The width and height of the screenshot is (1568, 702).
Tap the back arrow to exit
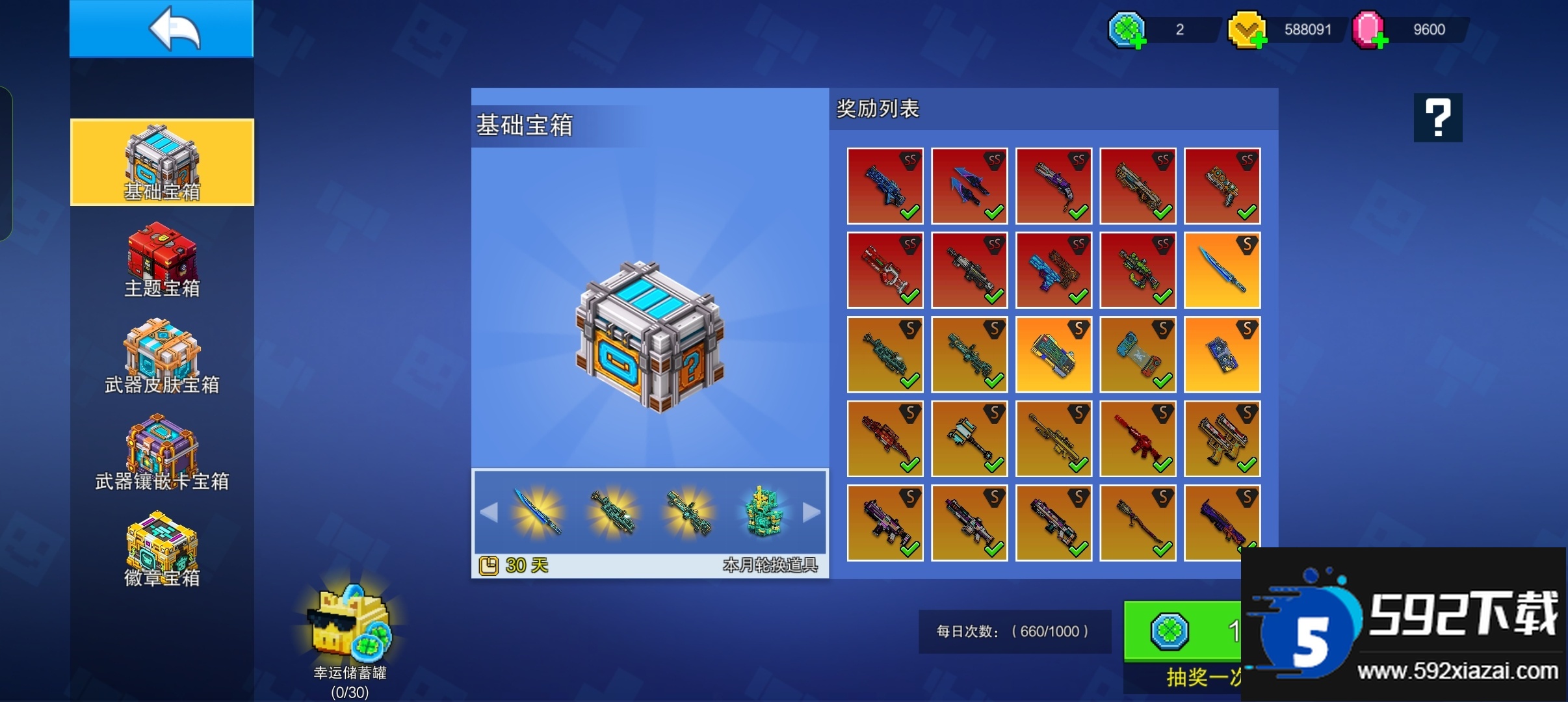[x=162, y=28]
